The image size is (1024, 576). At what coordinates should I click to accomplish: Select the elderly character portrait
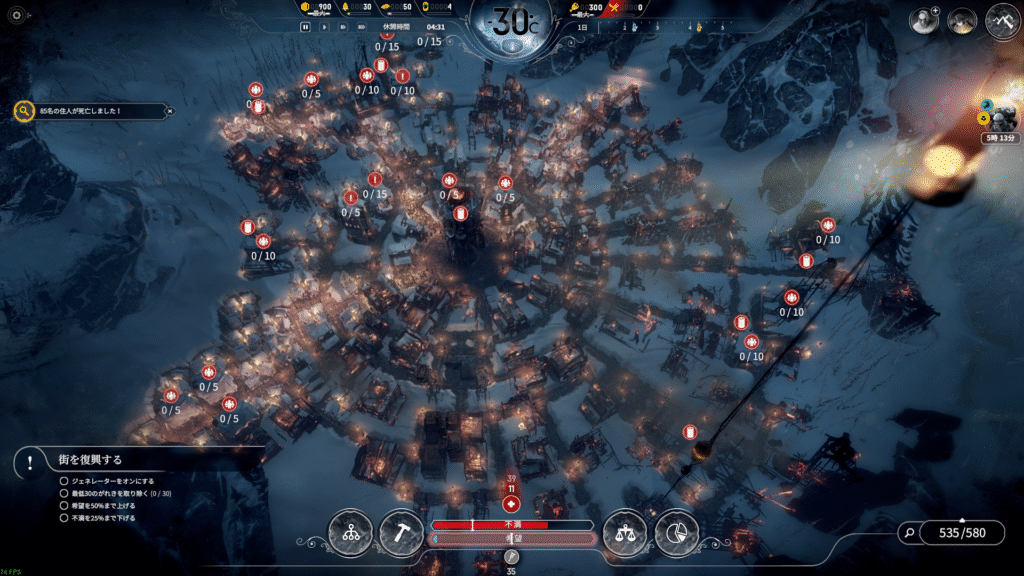[x=924, y=22]
